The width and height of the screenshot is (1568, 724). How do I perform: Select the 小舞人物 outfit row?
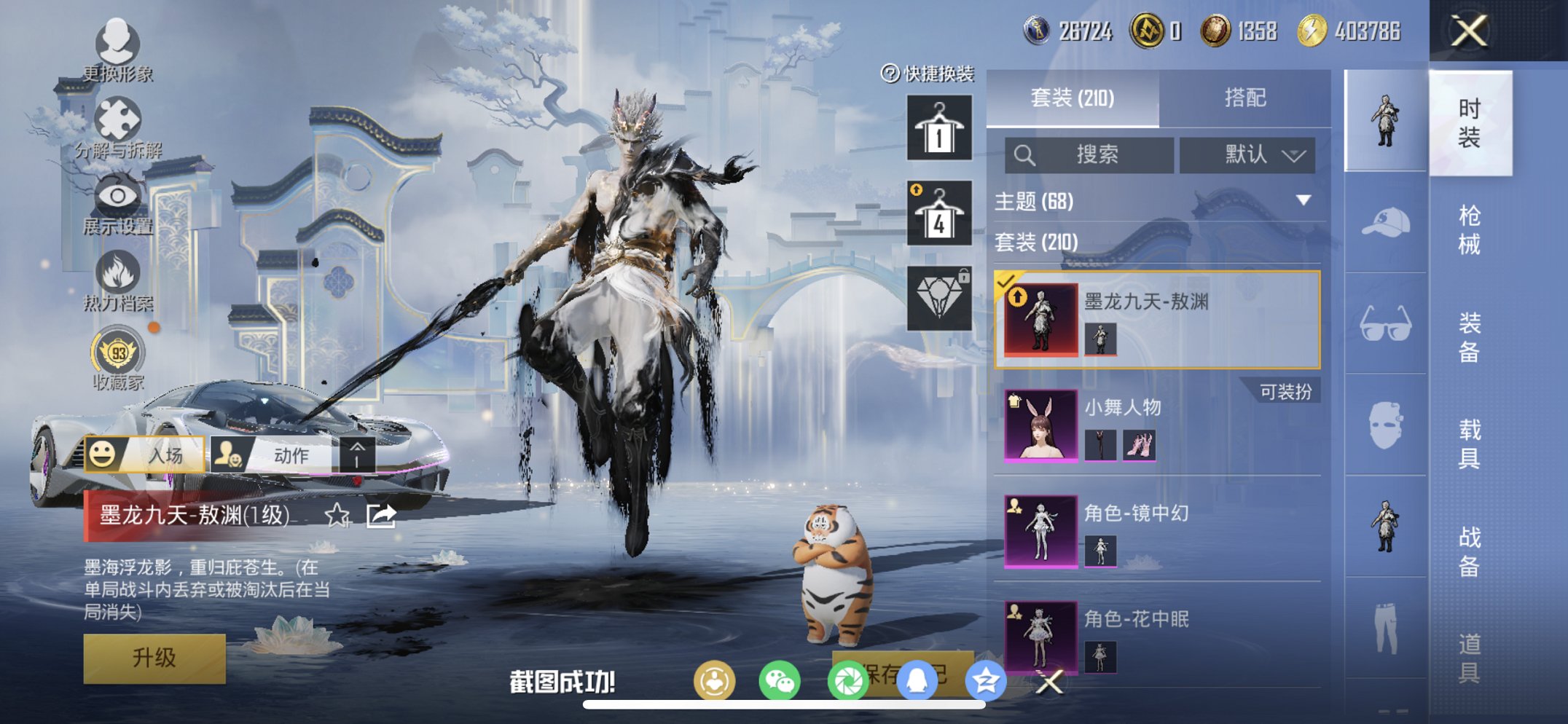1157,425
